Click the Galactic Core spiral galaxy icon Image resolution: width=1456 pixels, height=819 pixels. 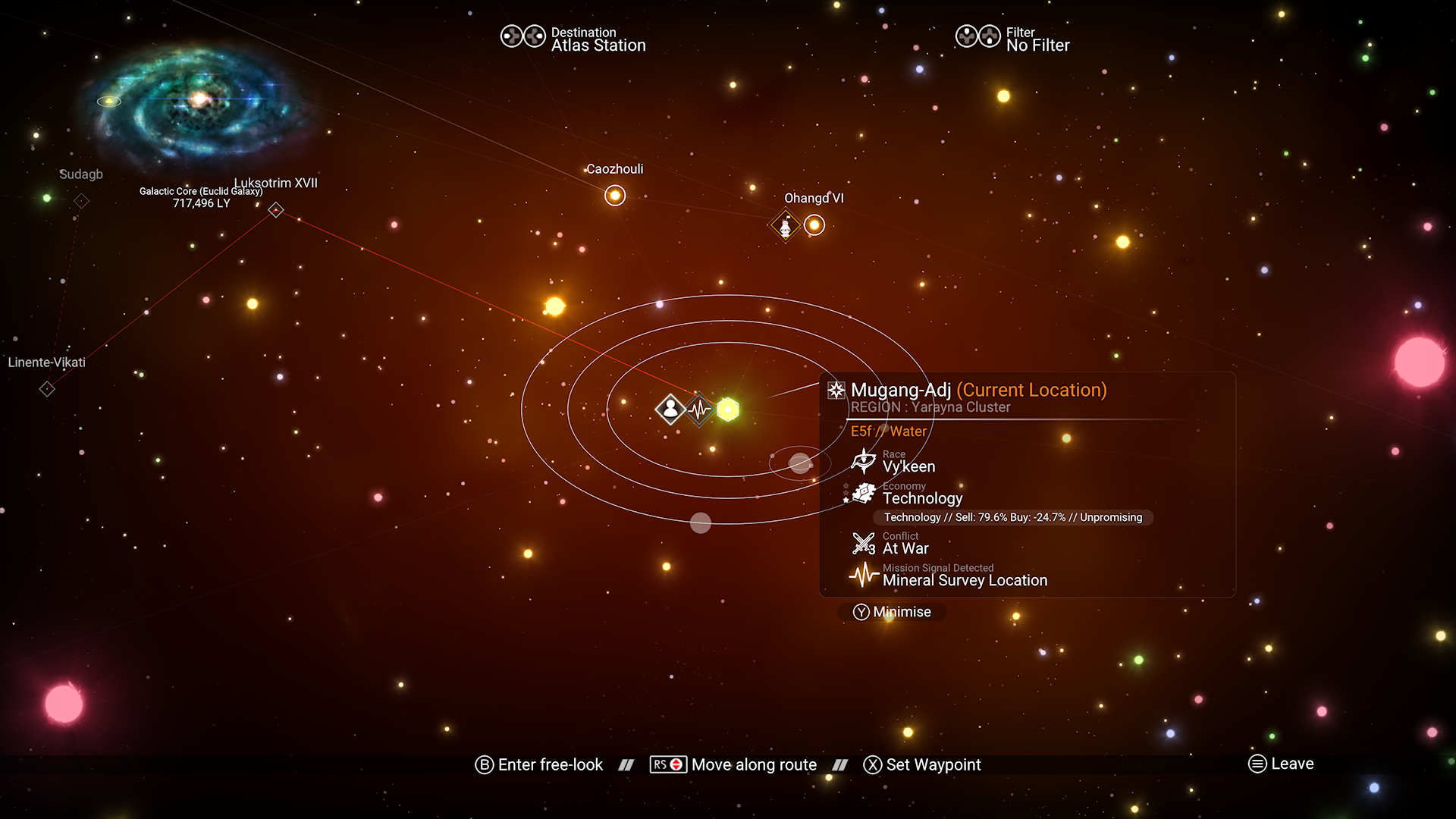tap(199, 102)
